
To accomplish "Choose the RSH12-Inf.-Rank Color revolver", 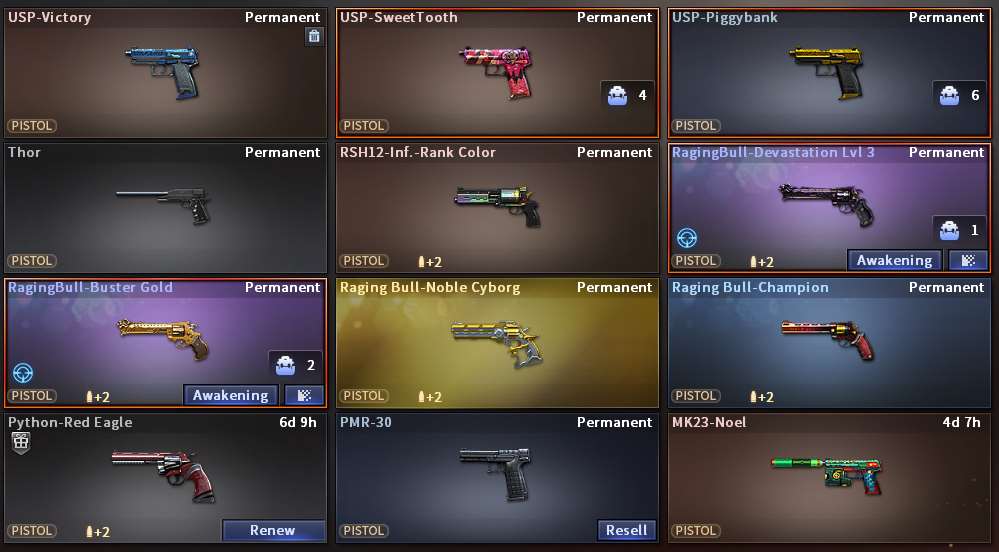I will [497, 205].
